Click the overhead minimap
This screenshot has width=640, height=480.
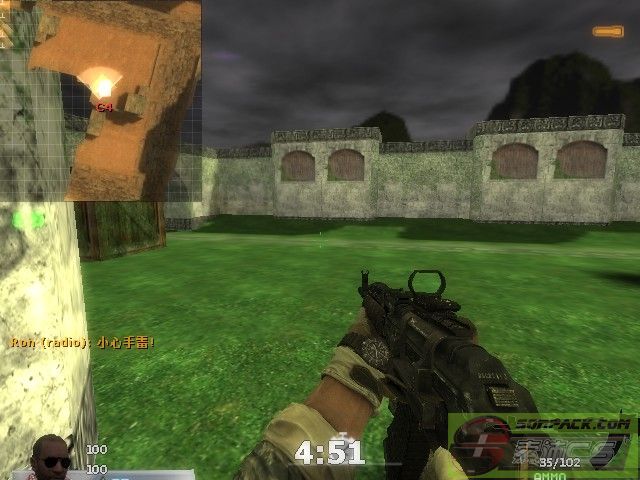pos(115,100)
